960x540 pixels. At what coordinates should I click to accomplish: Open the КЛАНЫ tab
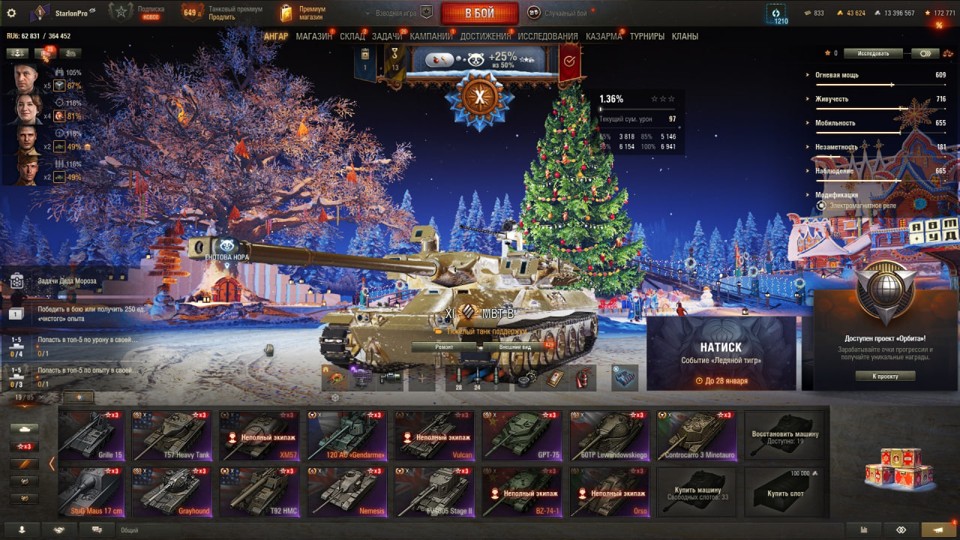pyautogui.click(x=685, y=37)
